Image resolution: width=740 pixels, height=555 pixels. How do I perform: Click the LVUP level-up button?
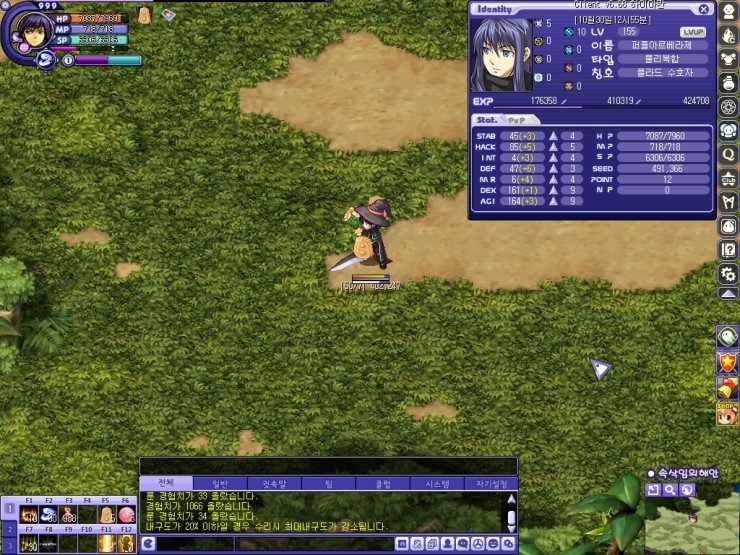[x=693, y=32]
